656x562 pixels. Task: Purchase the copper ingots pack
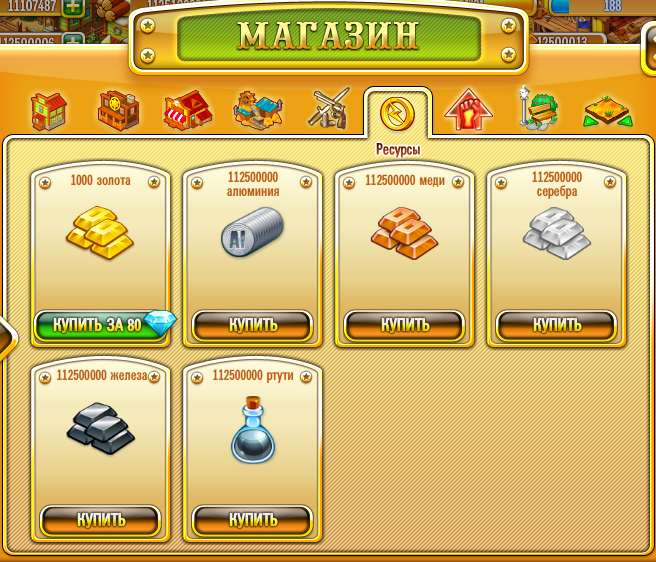404,325
